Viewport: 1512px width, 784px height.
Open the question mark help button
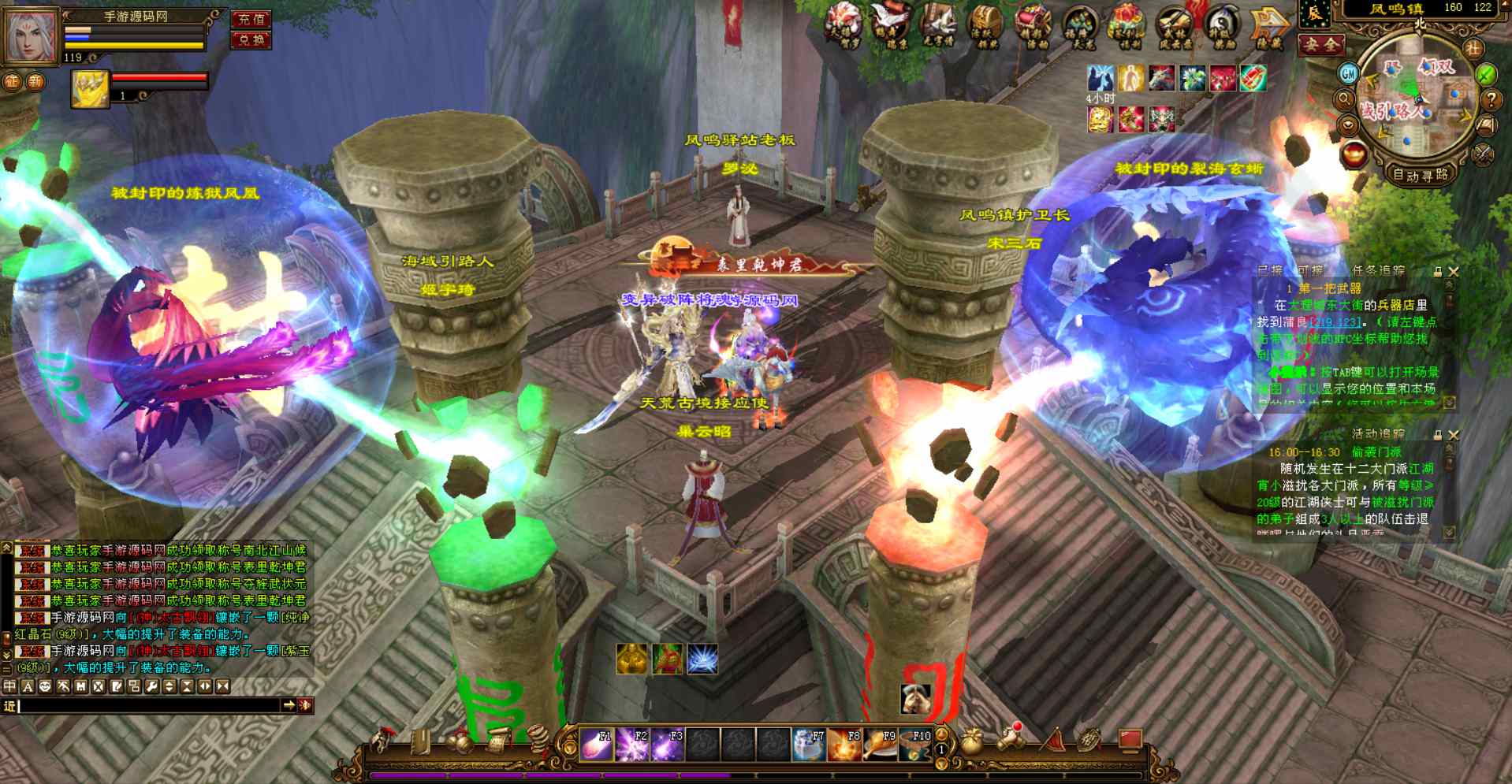[x=1491, y=100]
